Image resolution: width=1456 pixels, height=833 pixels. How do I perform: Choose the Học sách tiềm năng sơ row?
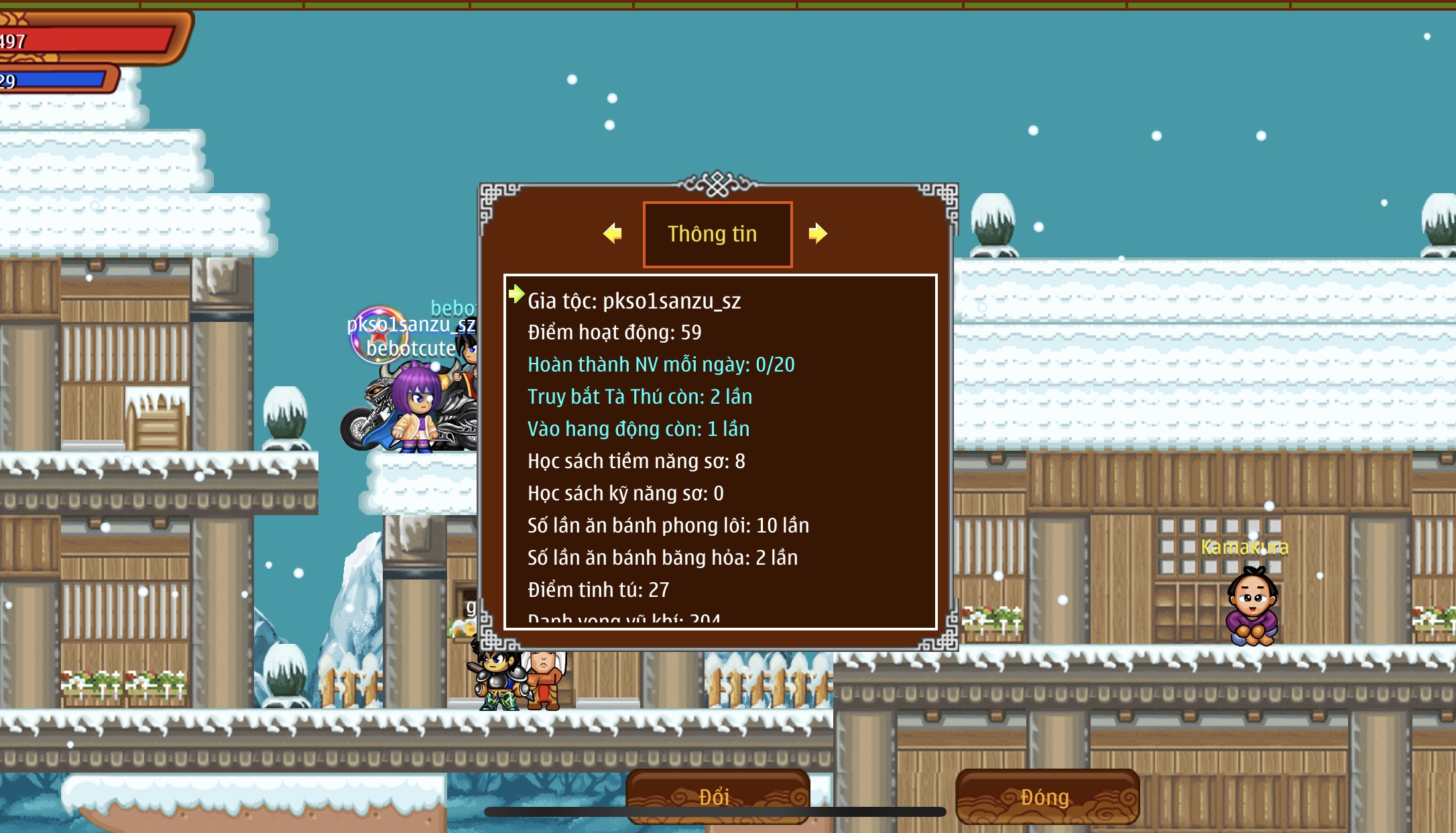tap(636, 461)
